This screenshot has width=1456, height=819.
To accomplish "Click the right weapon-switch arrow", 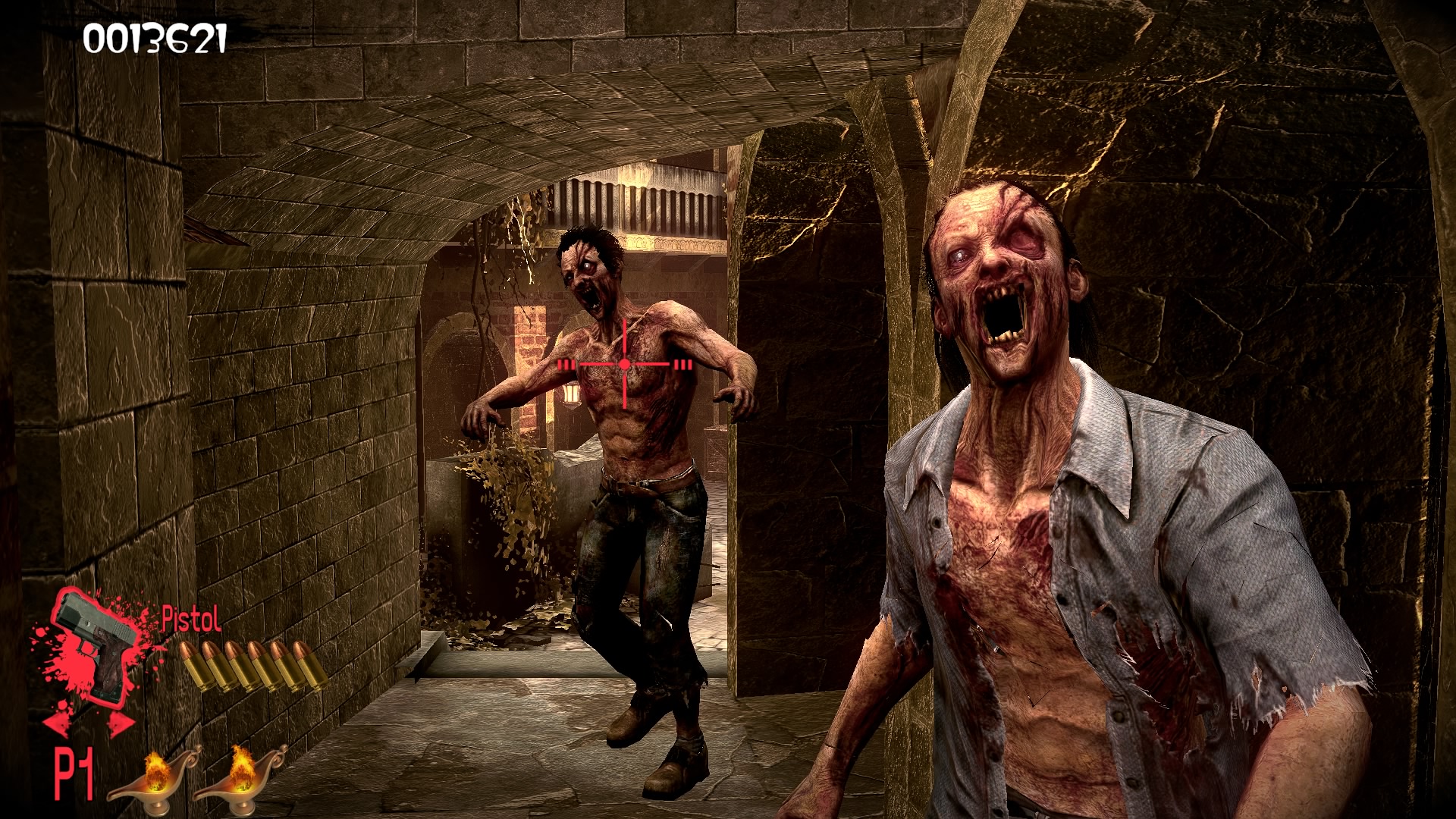I will [119, 723].
